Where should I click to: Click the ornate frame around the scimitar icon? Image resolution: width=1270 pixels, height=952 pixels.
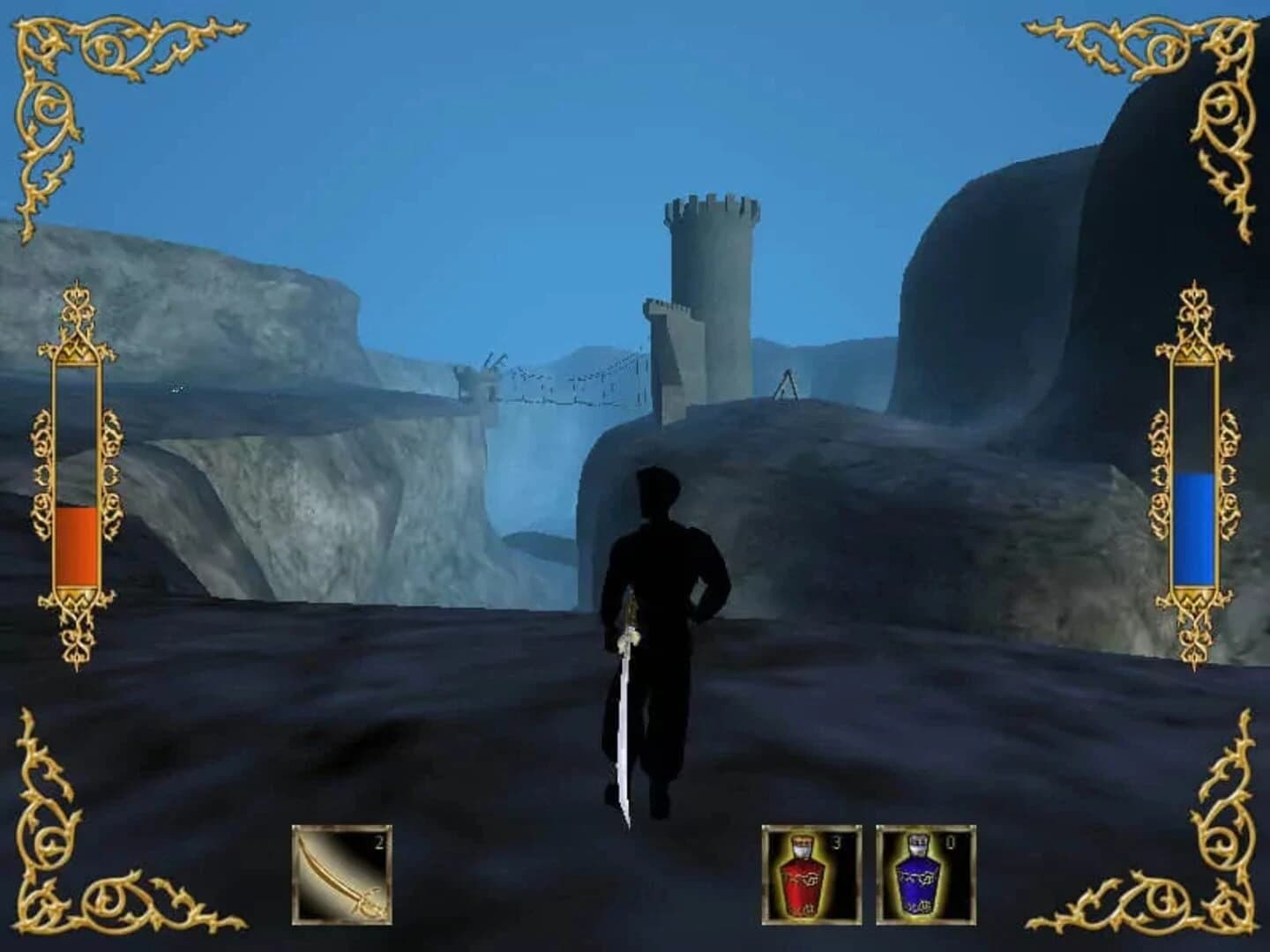295,873
